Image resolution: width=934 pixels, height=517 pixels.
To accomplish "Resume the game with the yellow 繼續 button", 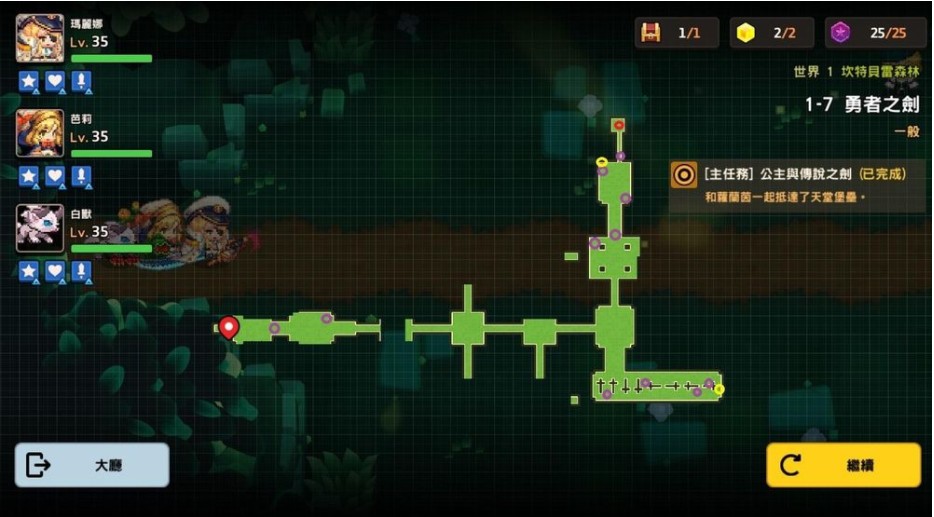I will pos(843,465).
